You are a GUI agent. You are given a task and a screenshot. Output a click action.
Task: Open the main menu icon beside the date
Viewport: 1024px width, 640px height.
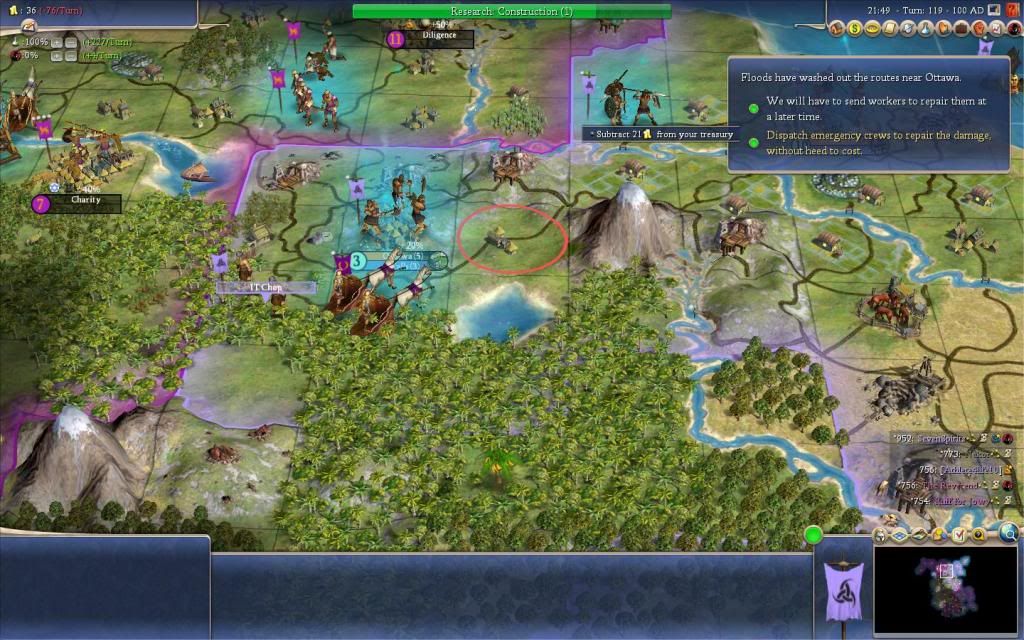[994, 9]
